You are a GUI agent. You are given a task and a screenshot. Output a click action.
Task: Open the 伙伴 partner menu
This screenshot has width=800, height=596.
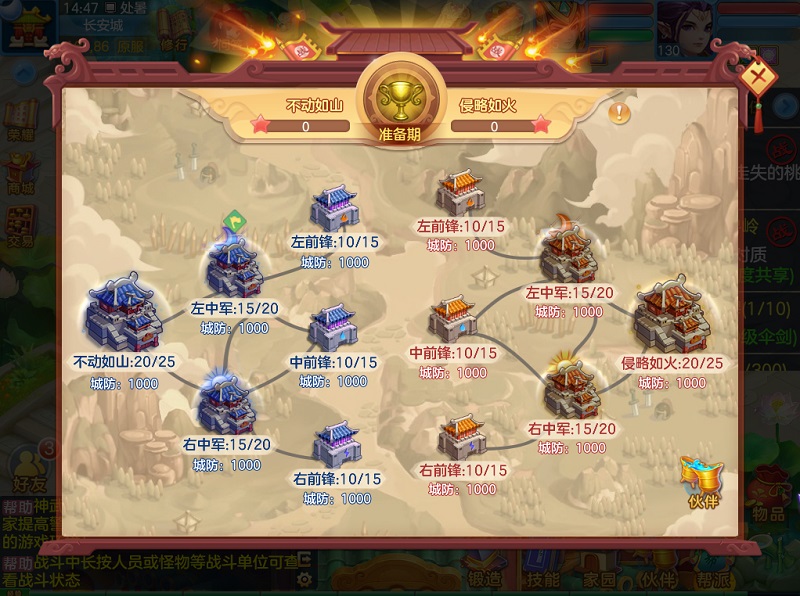click(702, 480)
